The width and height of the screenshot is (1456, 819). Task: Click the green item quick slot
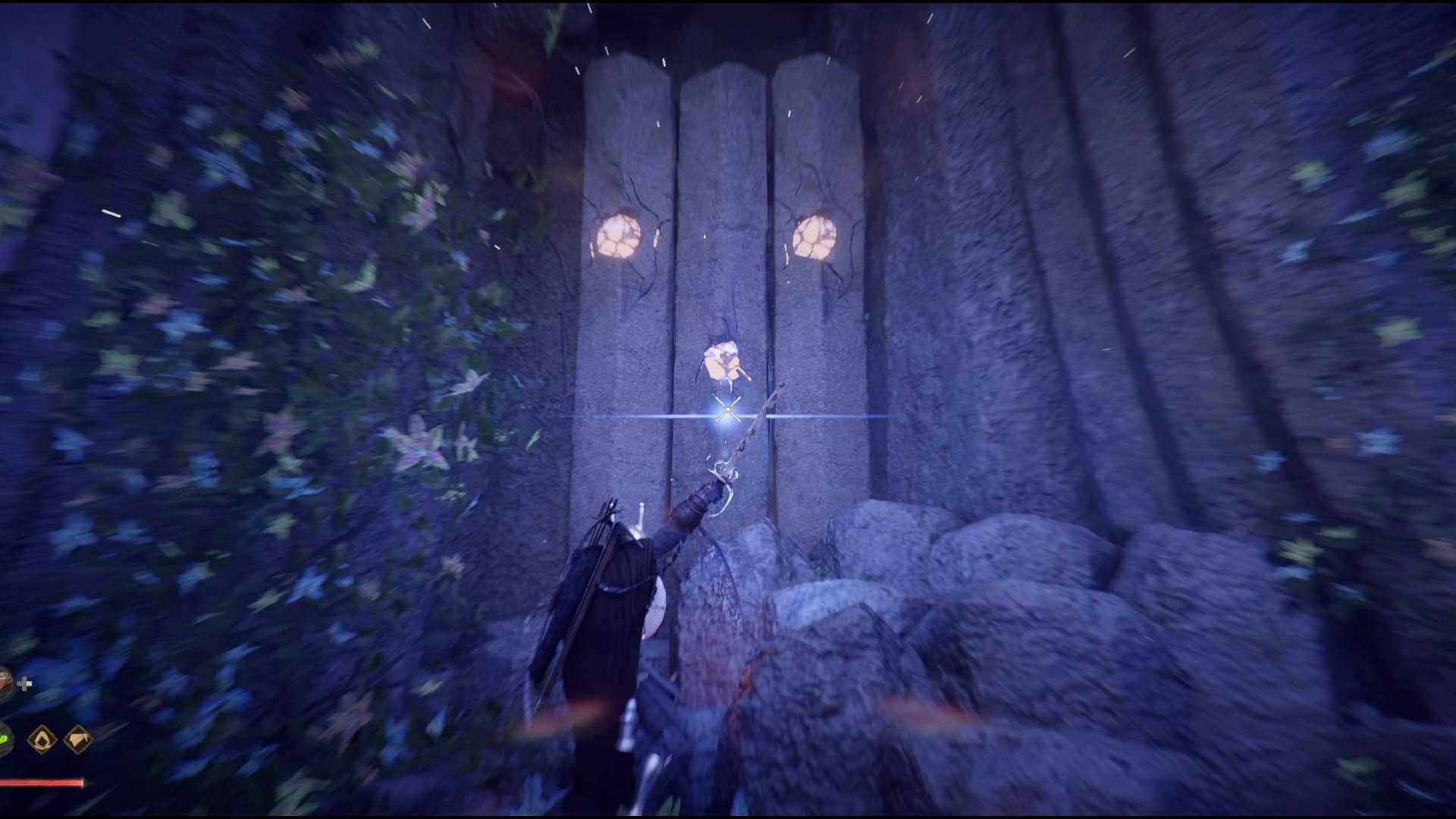(4, 739)
